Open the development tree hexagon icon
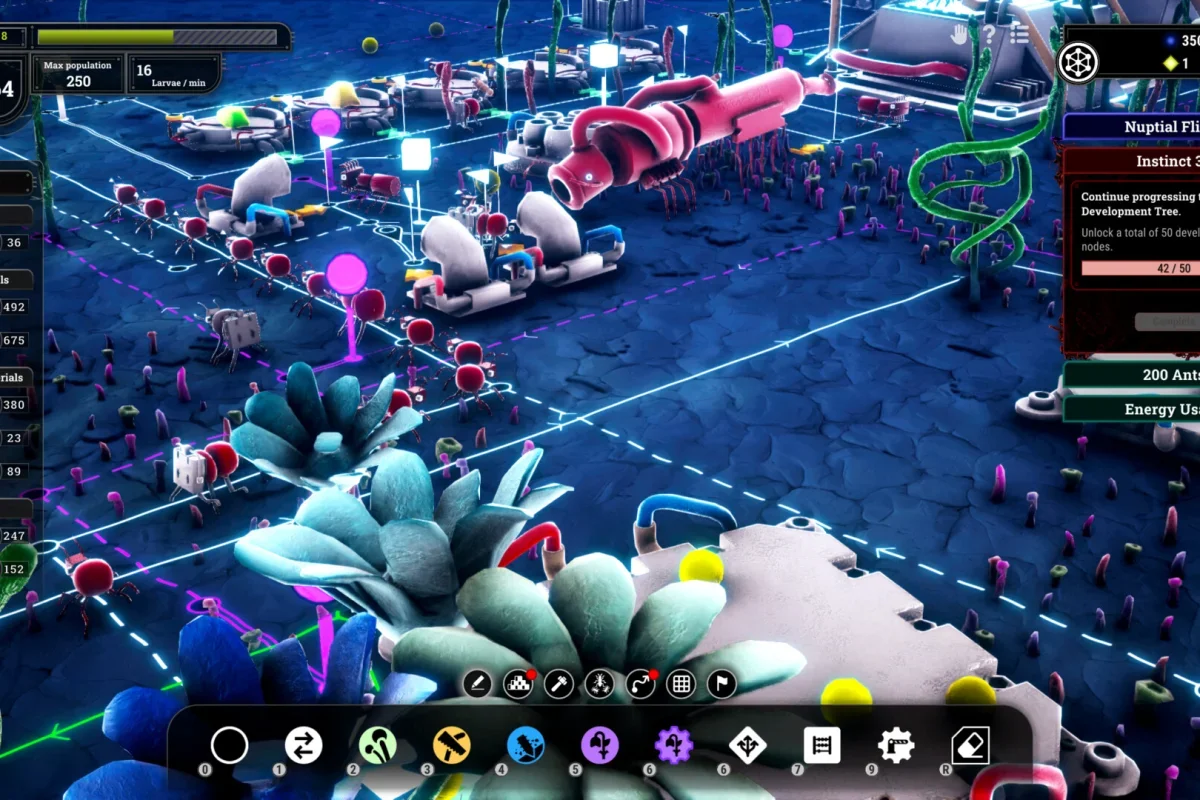 click(x=1078, y=61)
